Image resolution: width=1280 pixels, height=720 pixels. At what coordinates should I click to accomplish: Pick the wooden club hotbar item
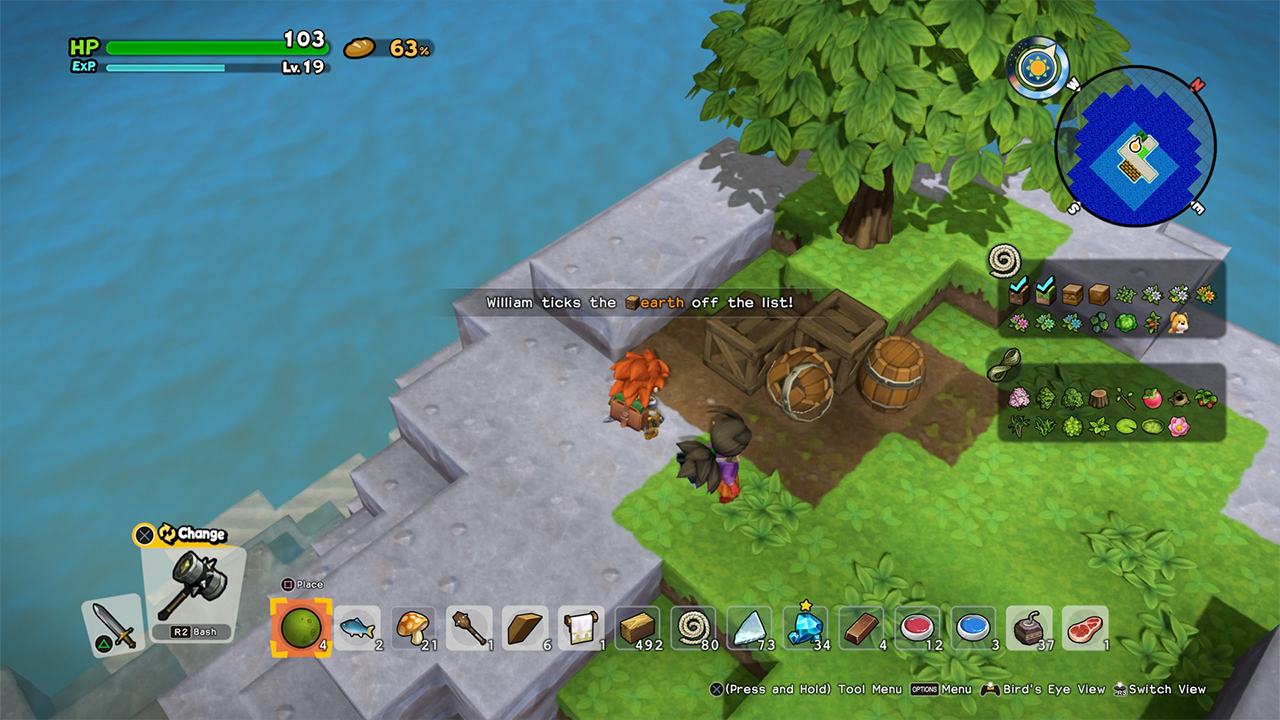coord(469,627)
